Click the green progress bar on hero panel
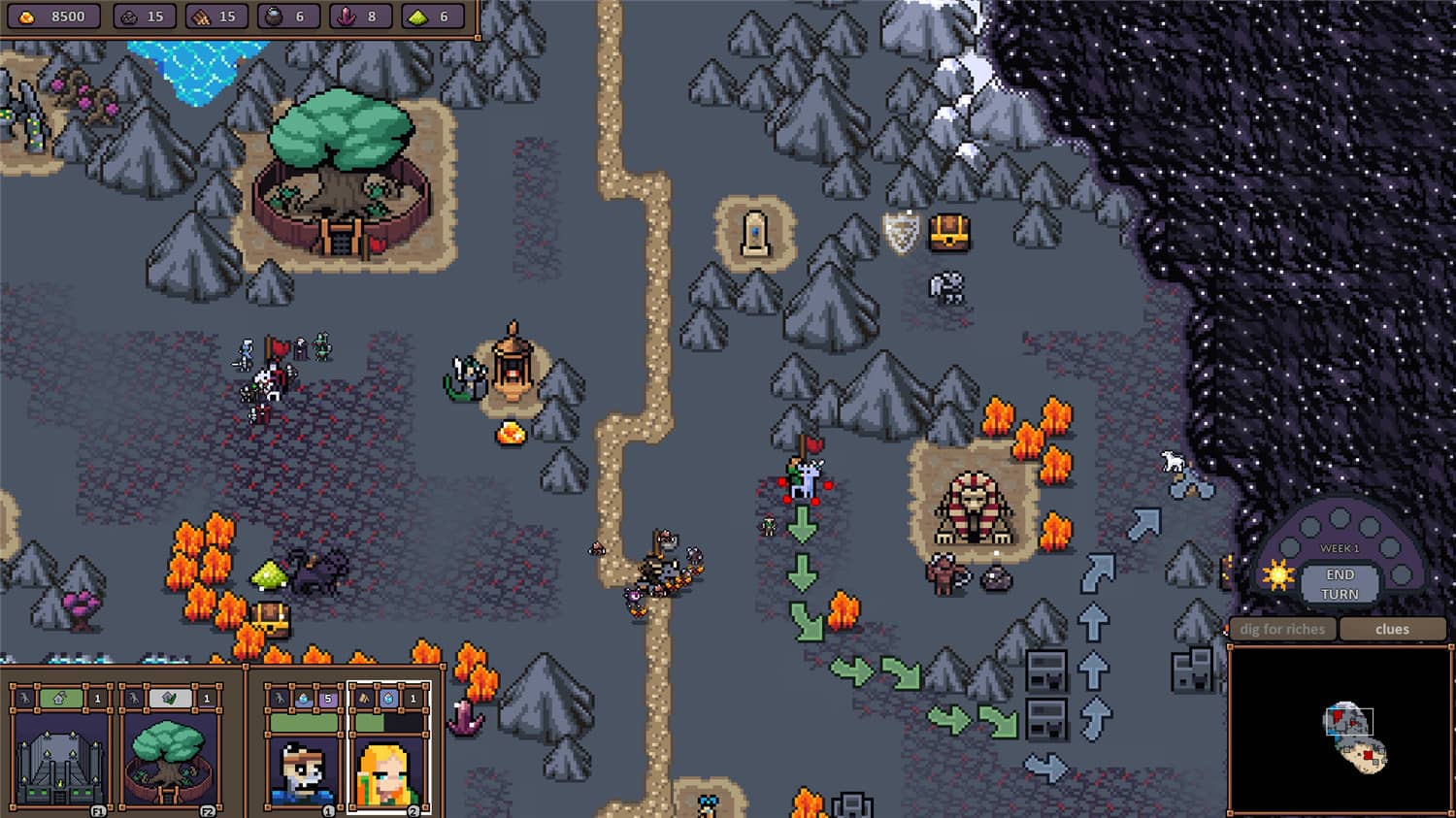Viewport: 1456px width, 818px height. 302,722
